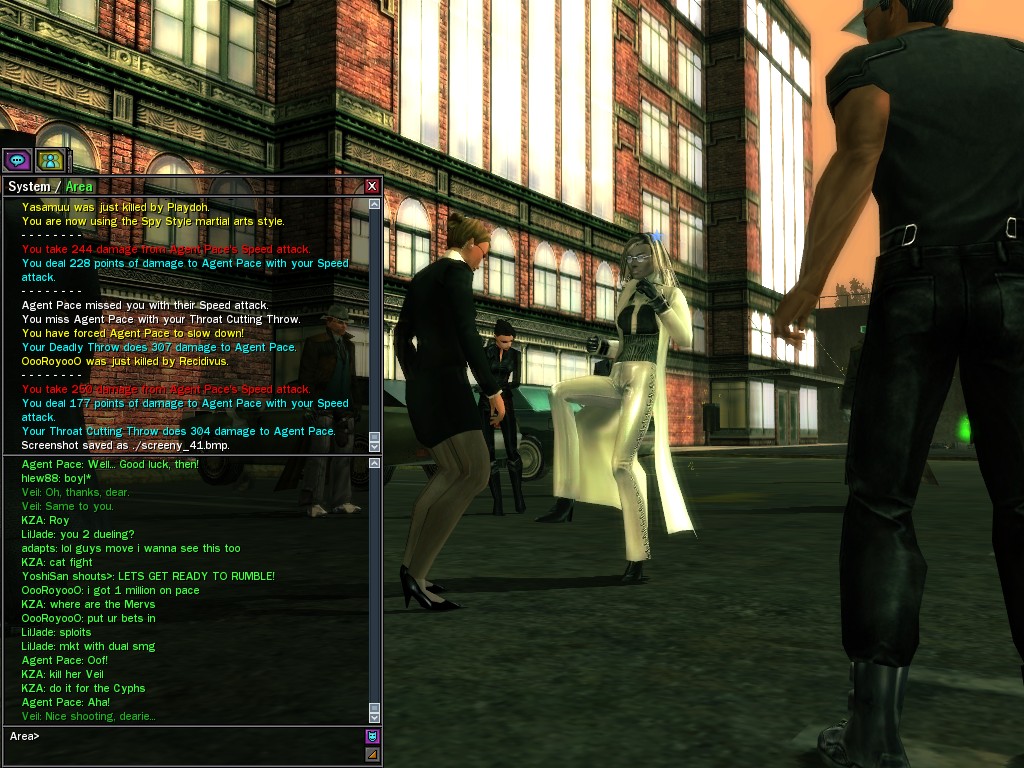
Task: Close the System / Area chat window
Action: 372,186
